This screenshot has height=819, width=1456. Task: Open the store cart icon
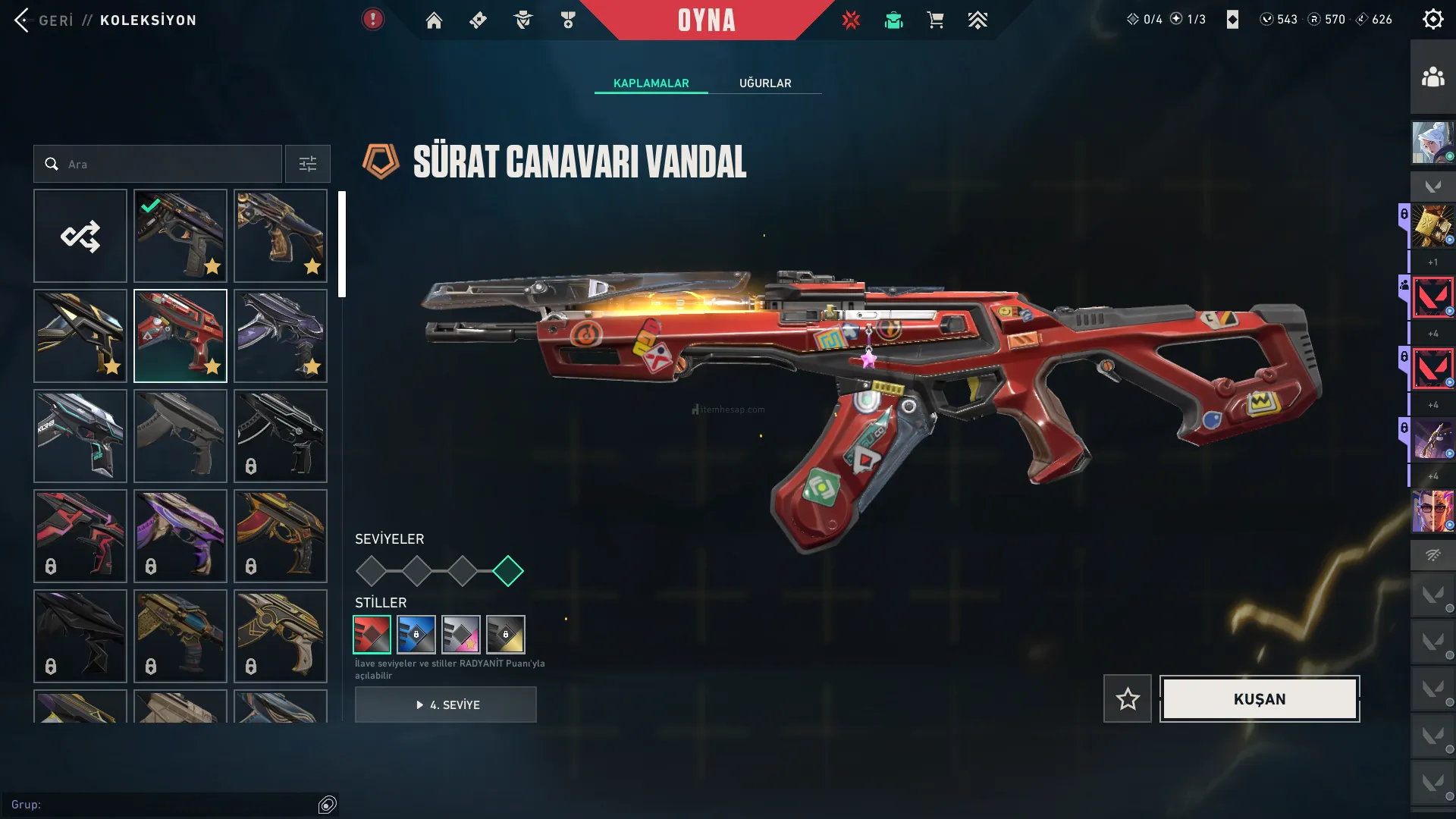coord(935,20)
